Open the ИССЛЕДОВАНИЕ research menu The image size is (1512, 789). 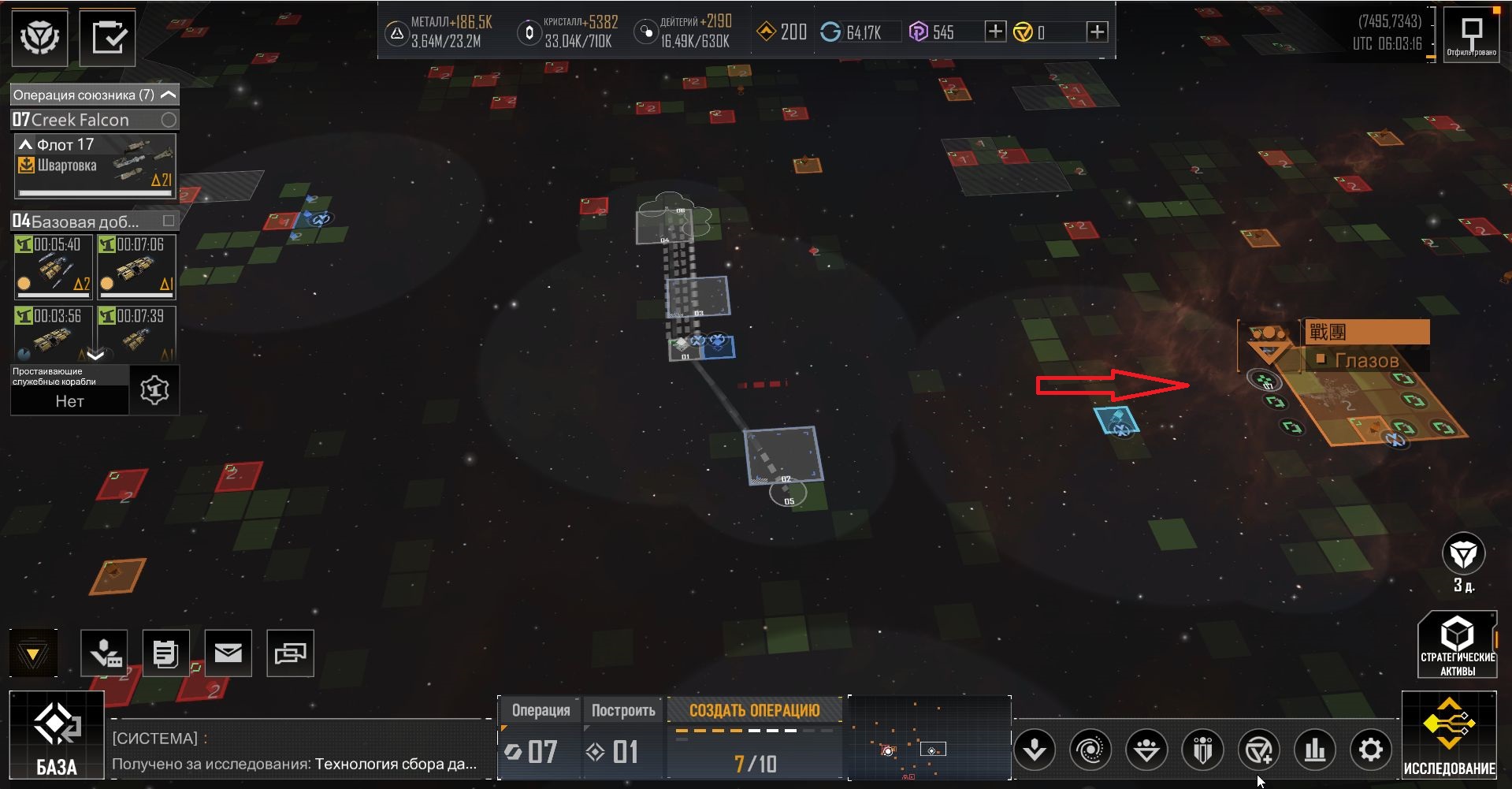[1449, 735]
